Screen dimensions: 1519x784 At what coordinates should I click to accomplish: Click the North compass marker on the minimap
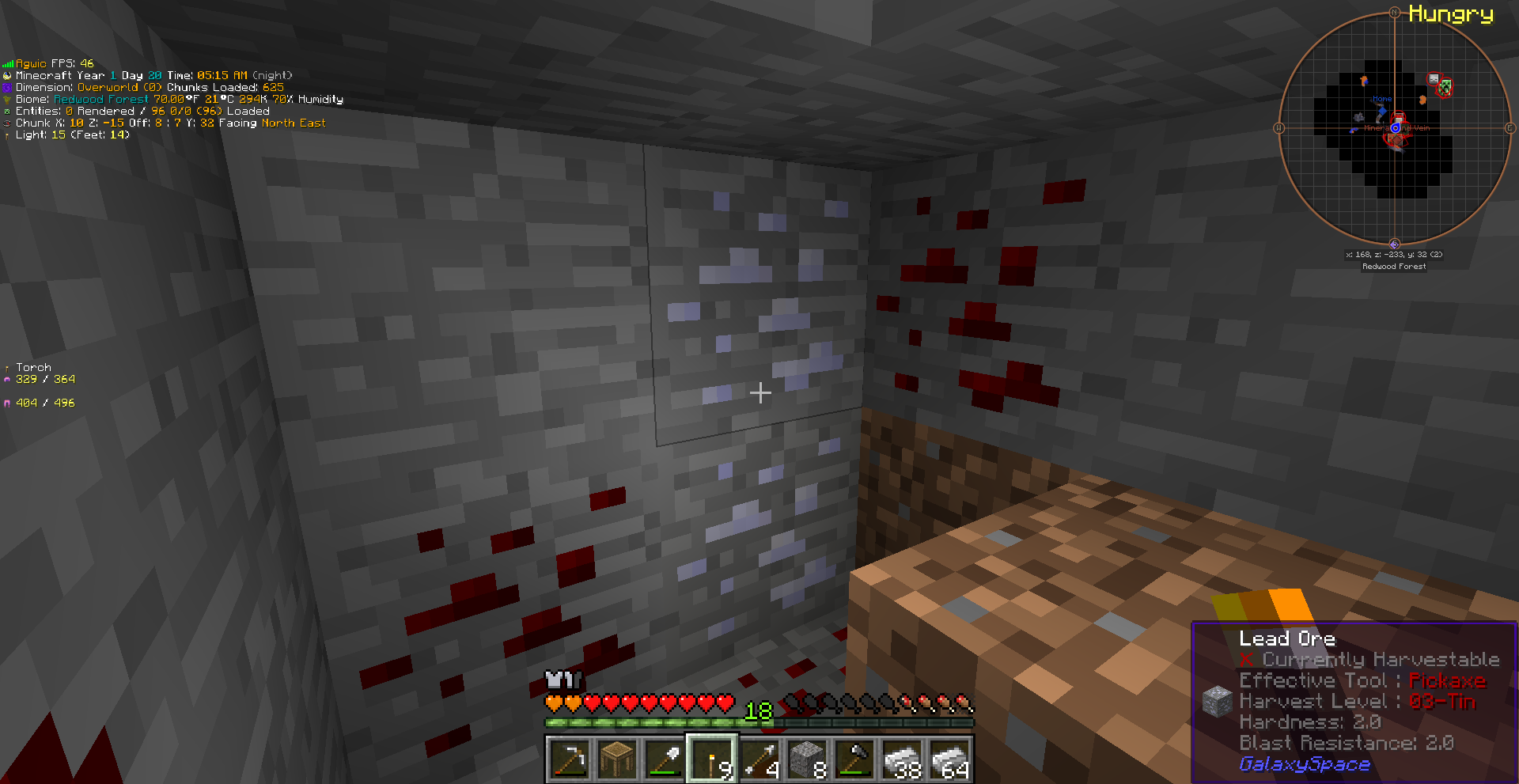(x=1396, y=12)
